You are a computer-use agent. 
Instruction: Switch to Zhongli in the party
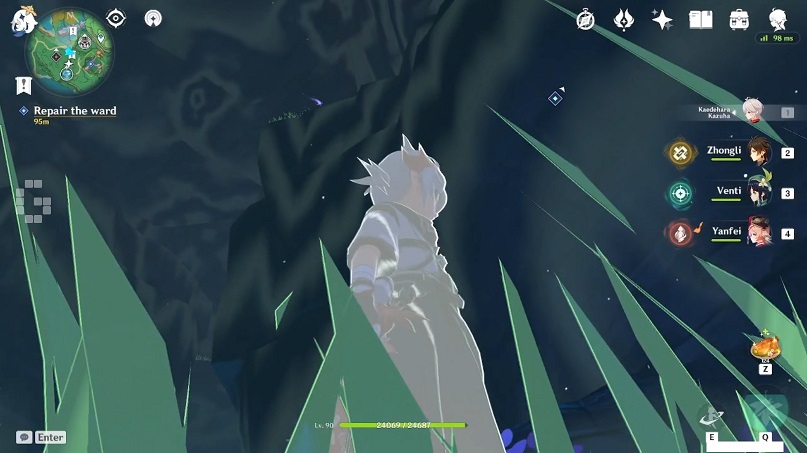(758, 152)
